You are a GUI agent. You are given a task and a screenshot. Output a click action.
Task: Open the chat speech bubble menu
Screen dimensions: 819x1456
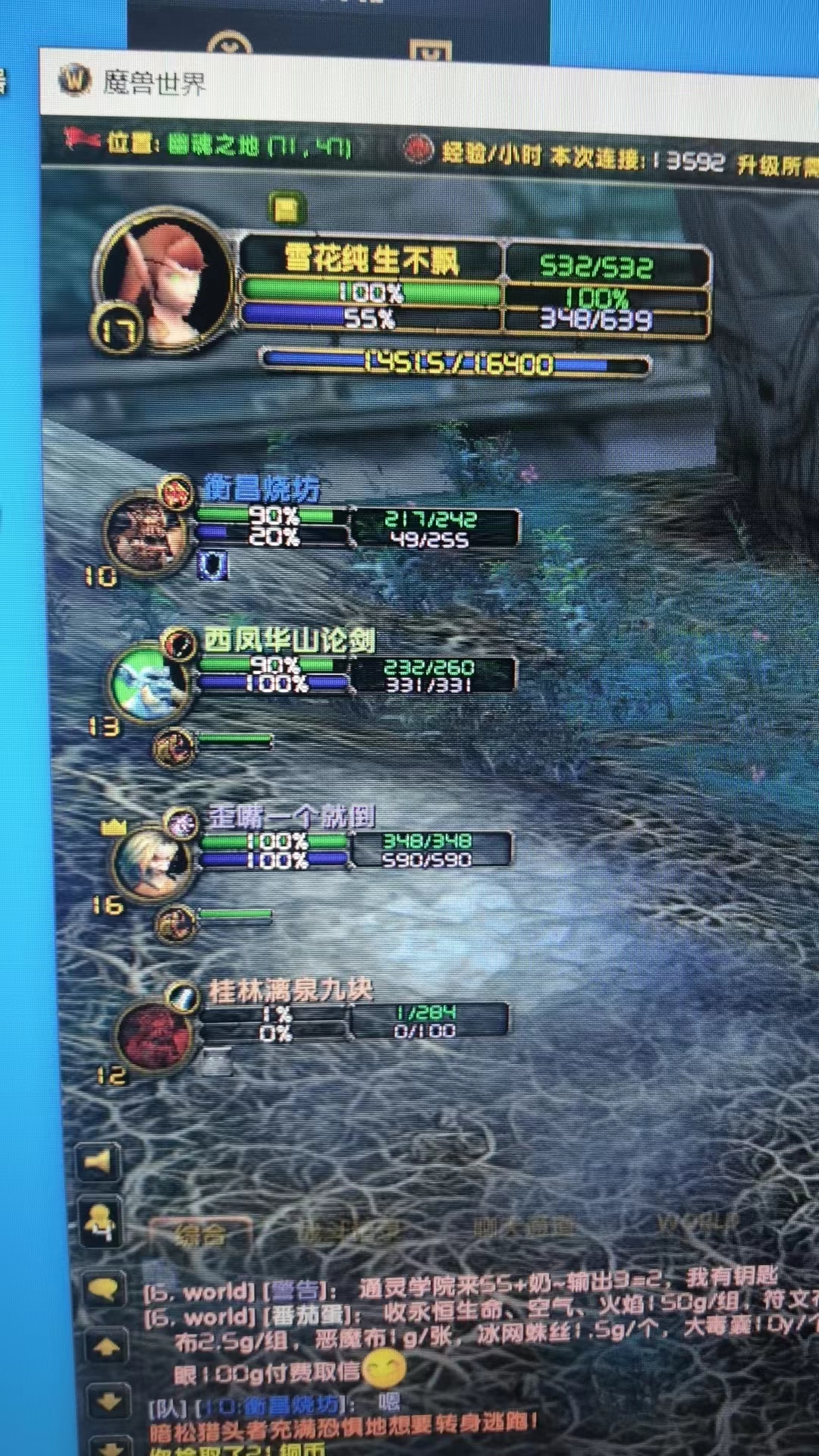click(x=103, y=1288)
